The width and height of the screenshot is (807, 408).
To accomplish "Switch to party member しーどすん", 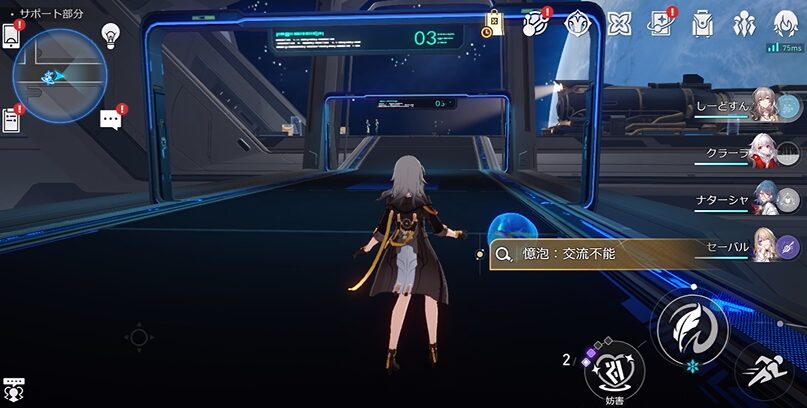I will click(765, 106).
